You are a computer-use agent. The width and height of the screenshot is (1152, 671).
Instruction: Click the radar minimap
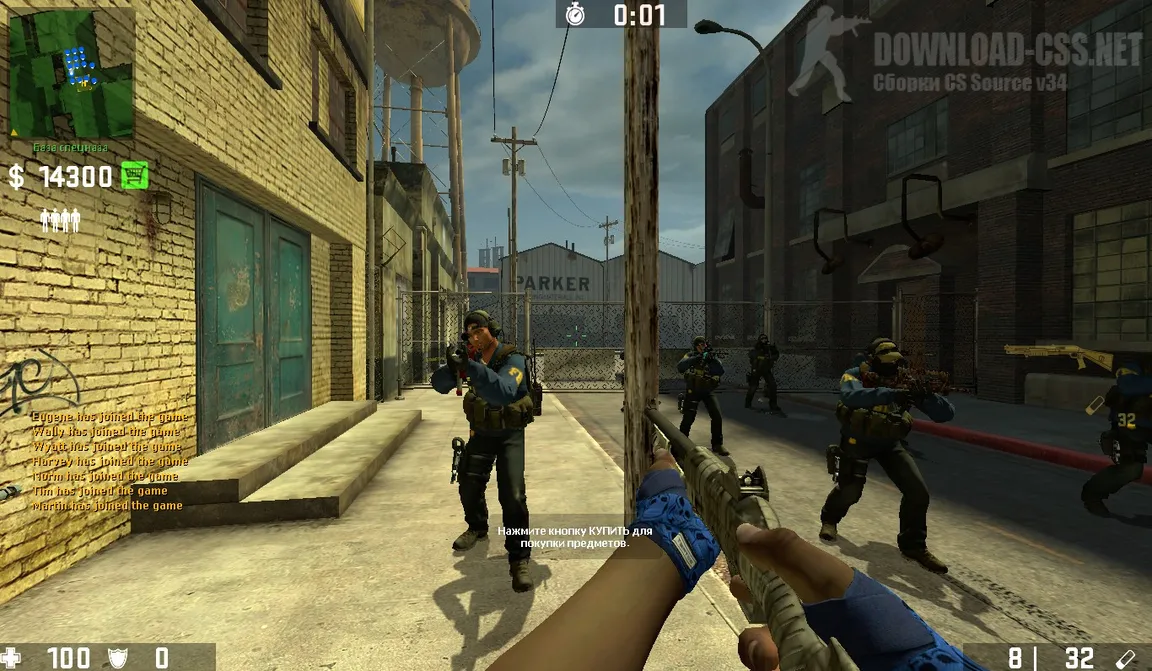(71, 73)
